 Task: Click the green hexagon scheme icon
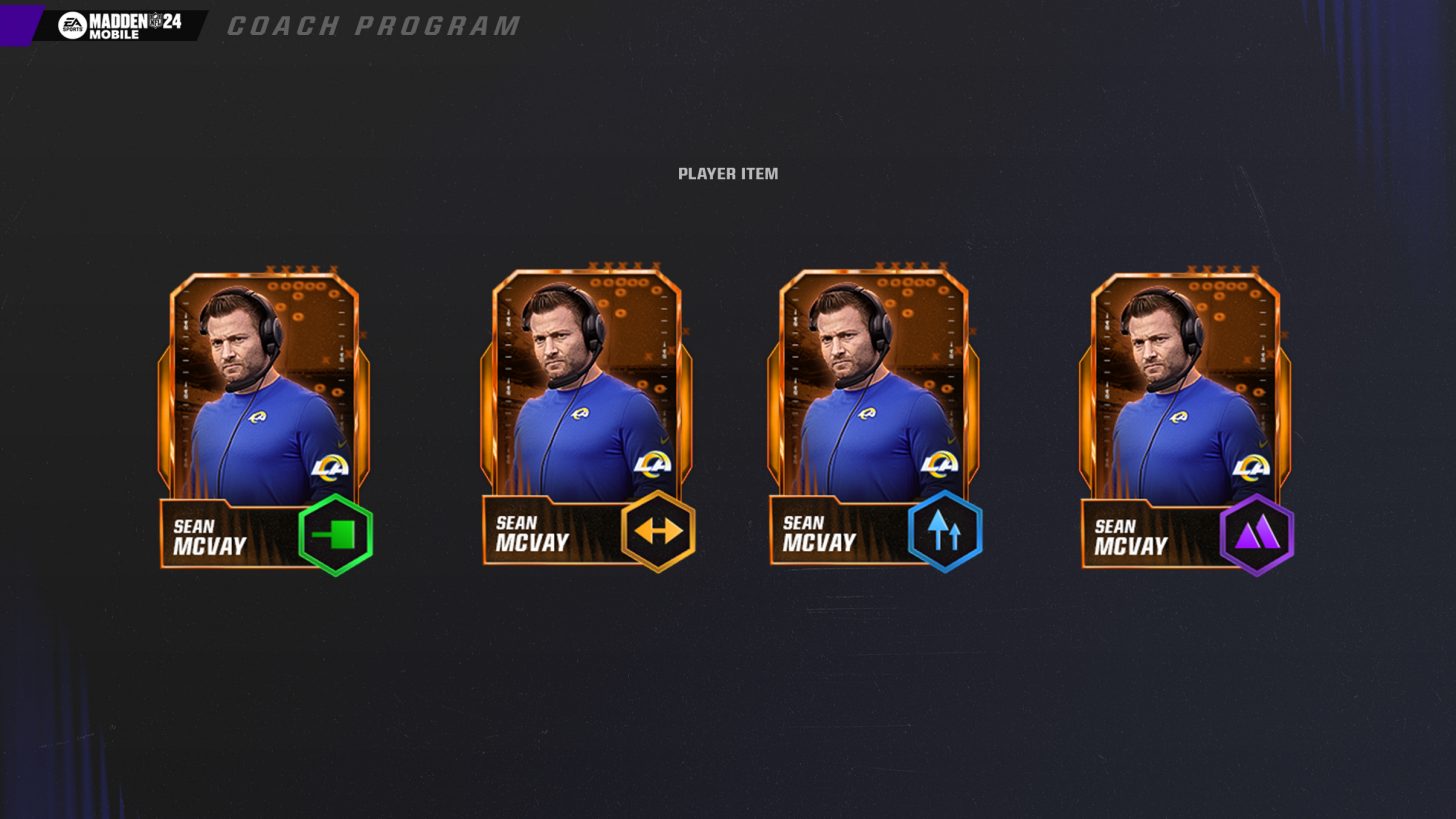click(x=336, y=535)
